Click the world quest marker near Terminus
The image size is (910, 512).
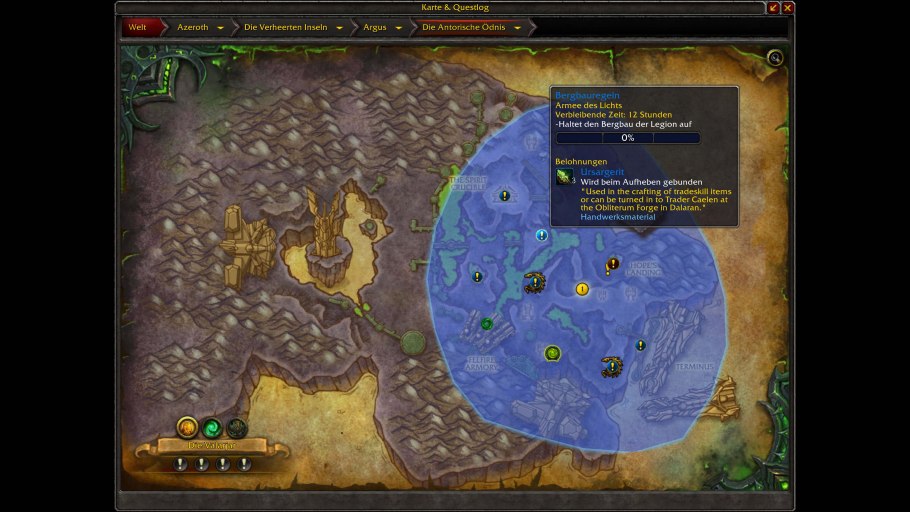point(640,345)
